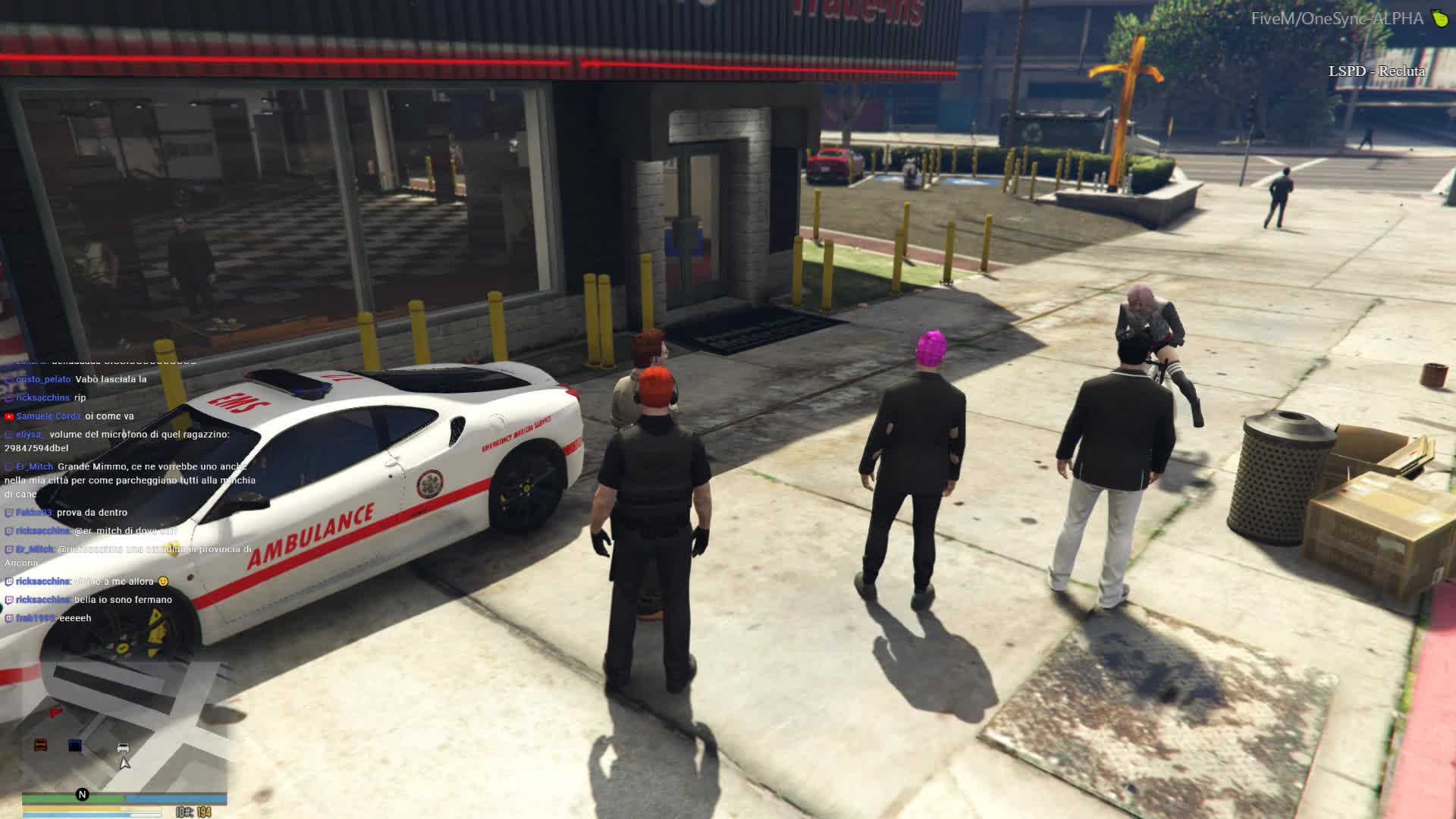Click the north compass marker on the minimap

pos(82,794)
